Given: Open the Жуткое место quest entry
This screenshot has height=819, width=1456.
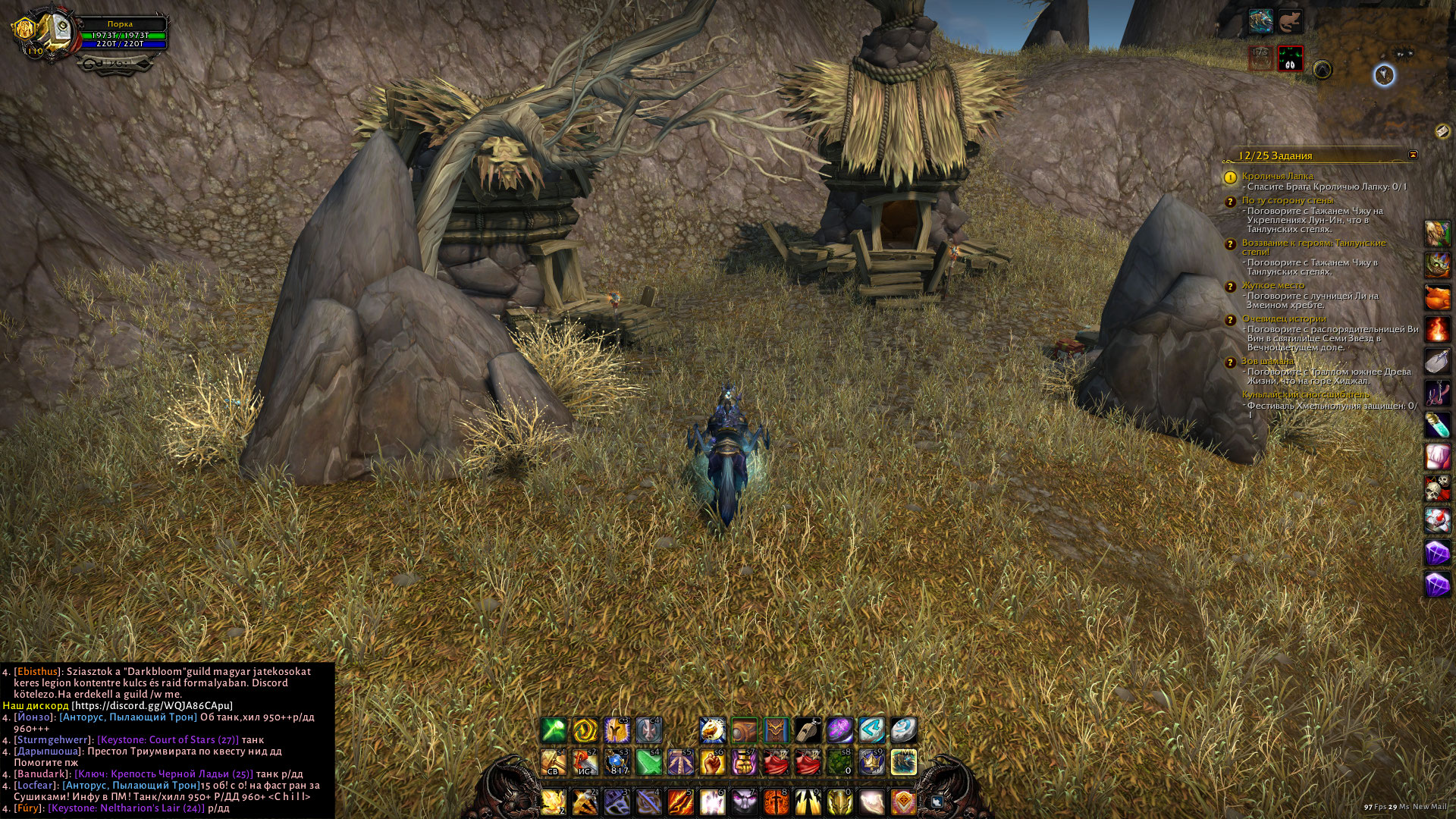Looking at the screenshot, I should (1272, 285).
